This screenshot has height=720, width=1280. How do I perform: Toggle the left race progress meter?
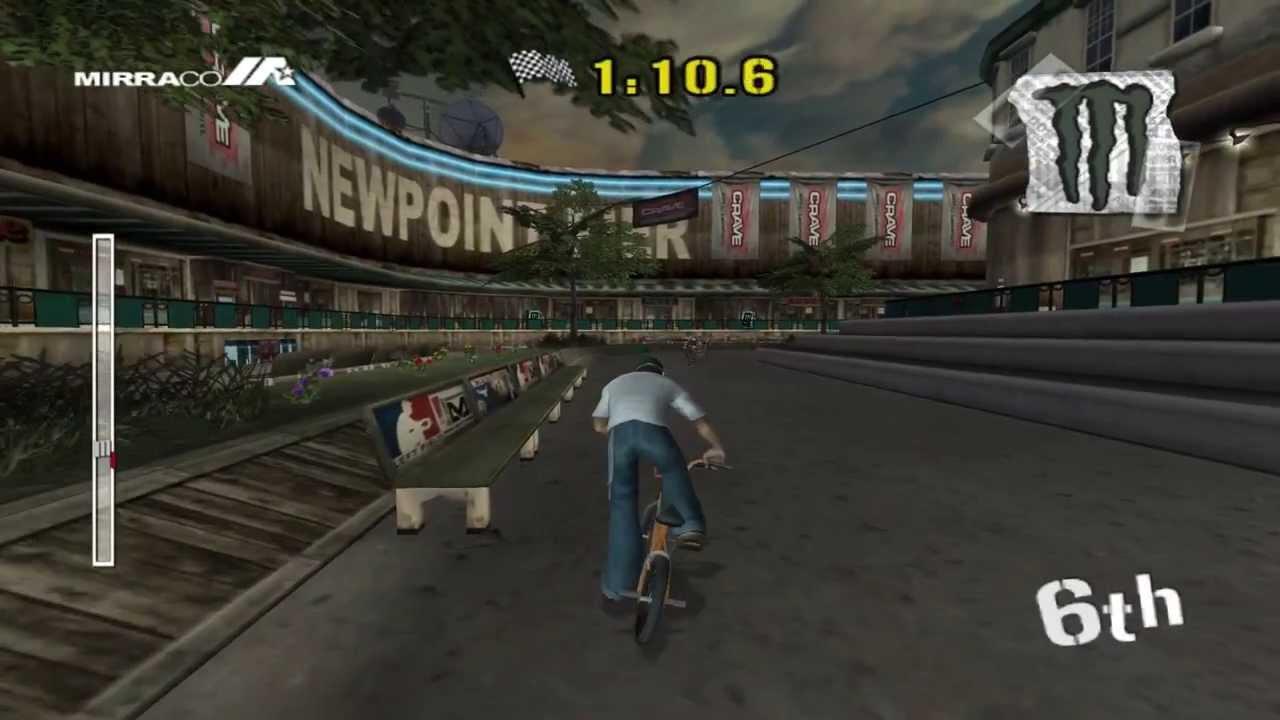click(104, 400)
